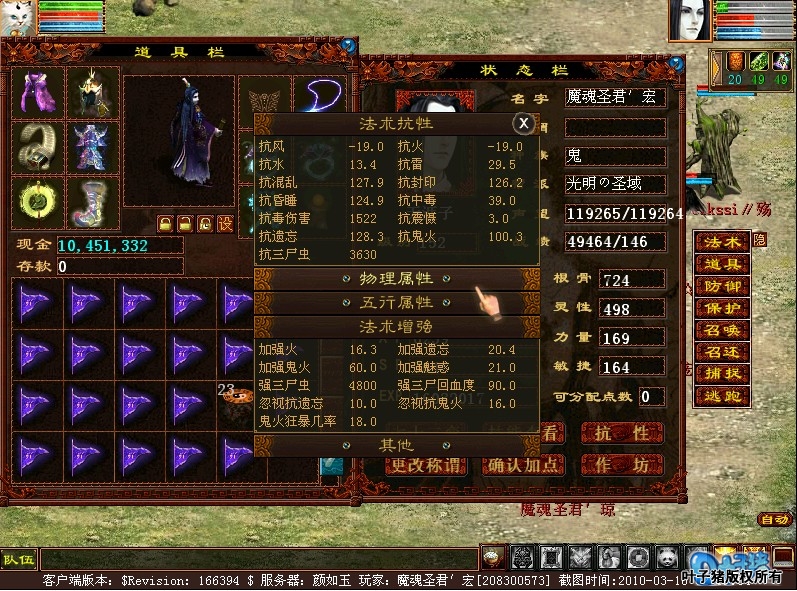This screenshot has width=797, height=591.
Task: Click the 确认加点 confirm points button
Action: (x=522, y=465)
